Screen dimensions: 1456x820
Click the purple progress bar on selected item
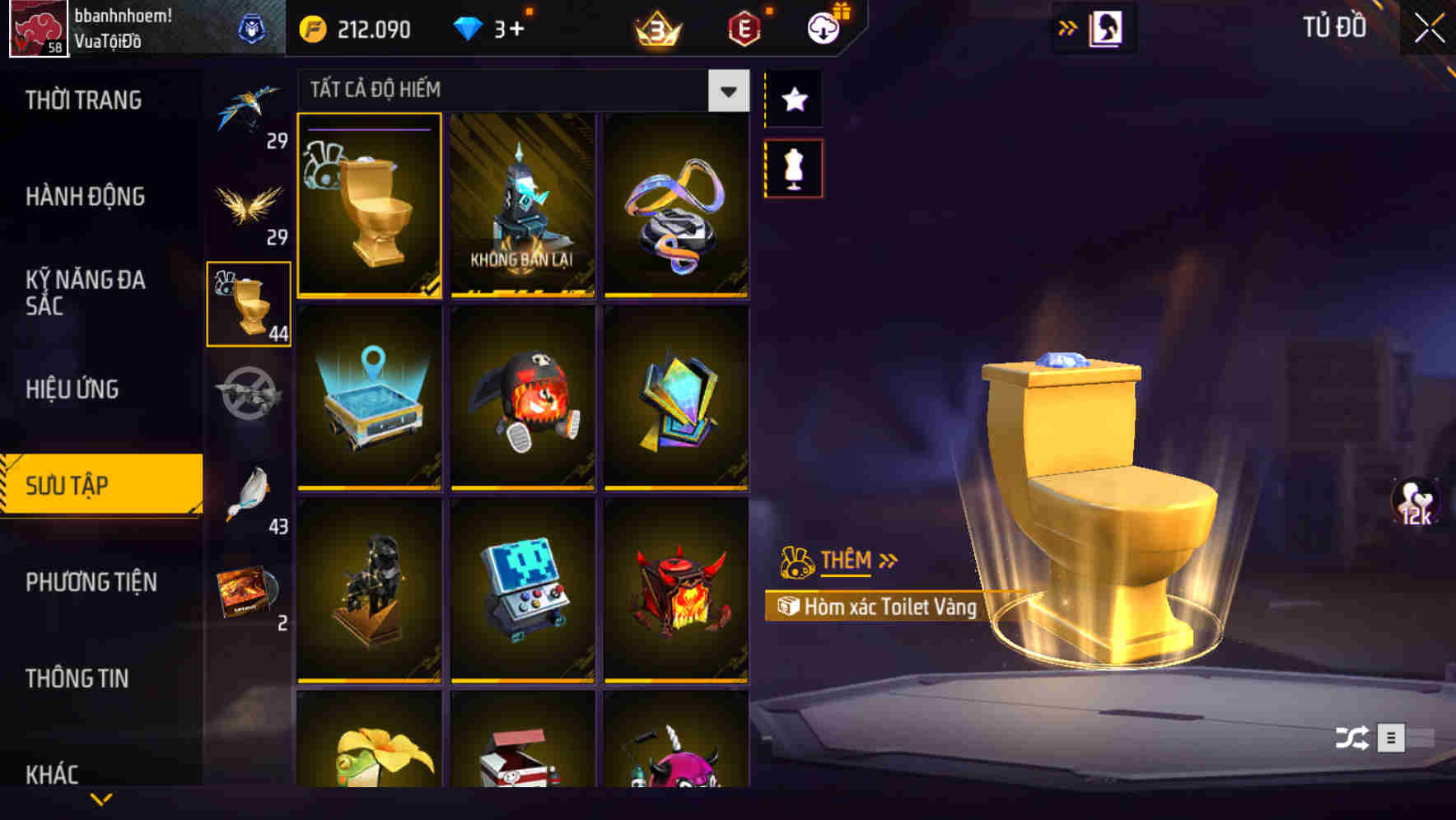point(369,129)
